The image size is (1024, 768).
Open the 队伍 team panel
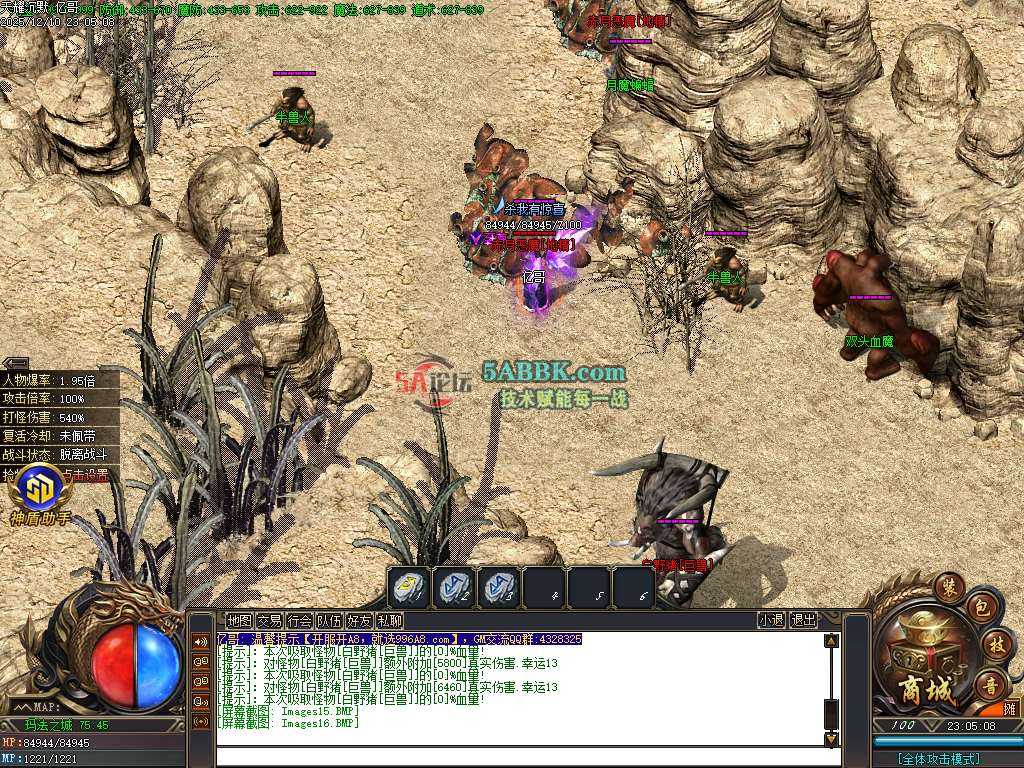(329, 620)
